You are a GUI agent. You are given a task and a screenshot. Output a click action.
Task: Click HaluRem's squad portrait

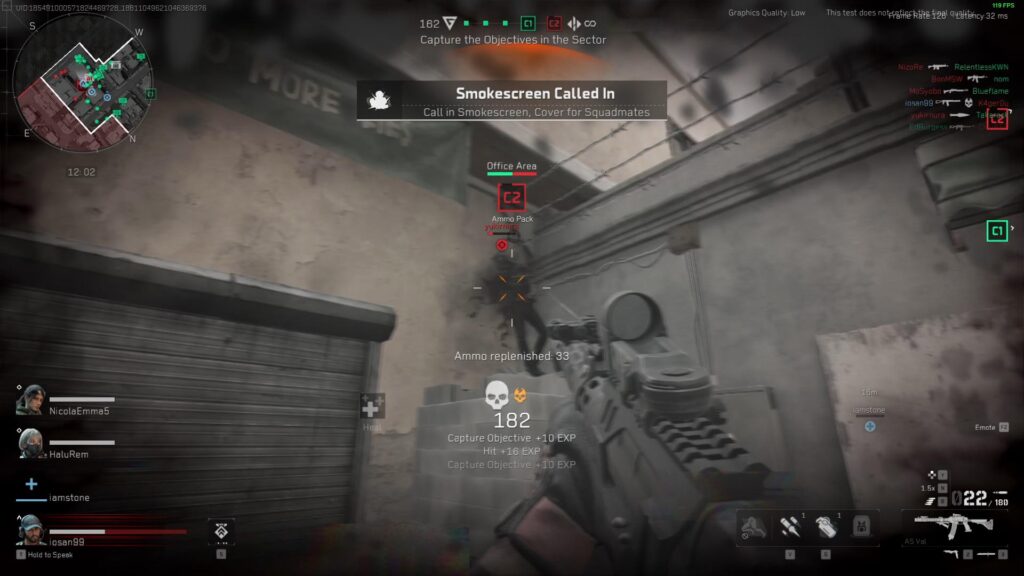click(31, 443)
